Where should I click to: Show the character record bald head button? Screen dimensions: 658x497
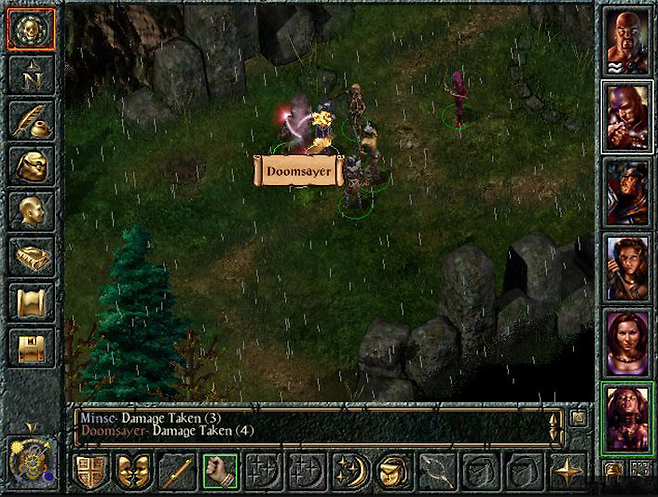[29, 211]
